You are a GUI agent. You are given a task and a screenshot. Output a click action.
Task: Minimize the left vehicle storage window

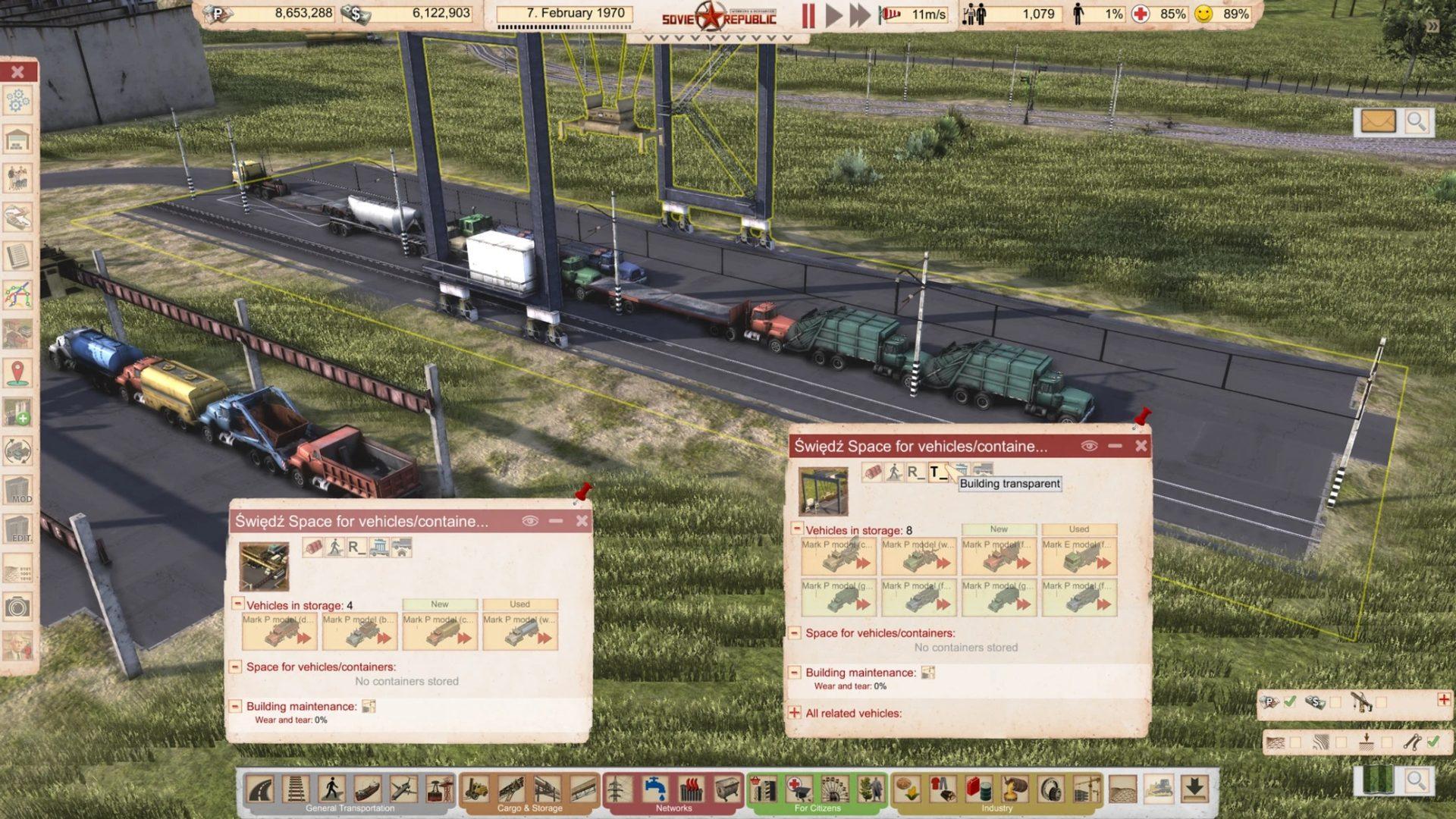[x=556, y=521]
